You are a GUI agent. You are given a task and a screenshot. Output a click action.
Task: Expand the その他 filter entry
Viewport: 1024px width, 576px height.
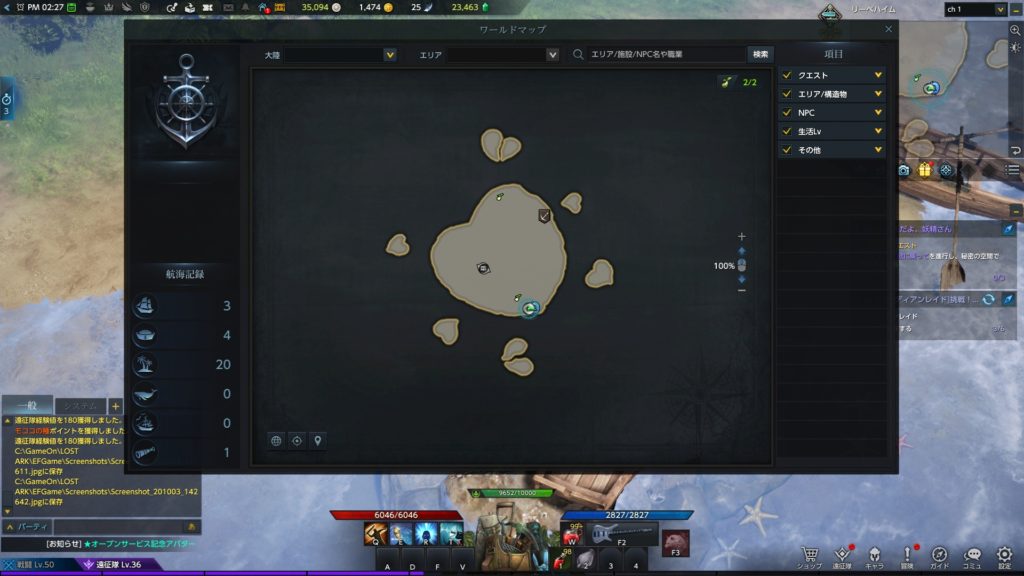878,150
